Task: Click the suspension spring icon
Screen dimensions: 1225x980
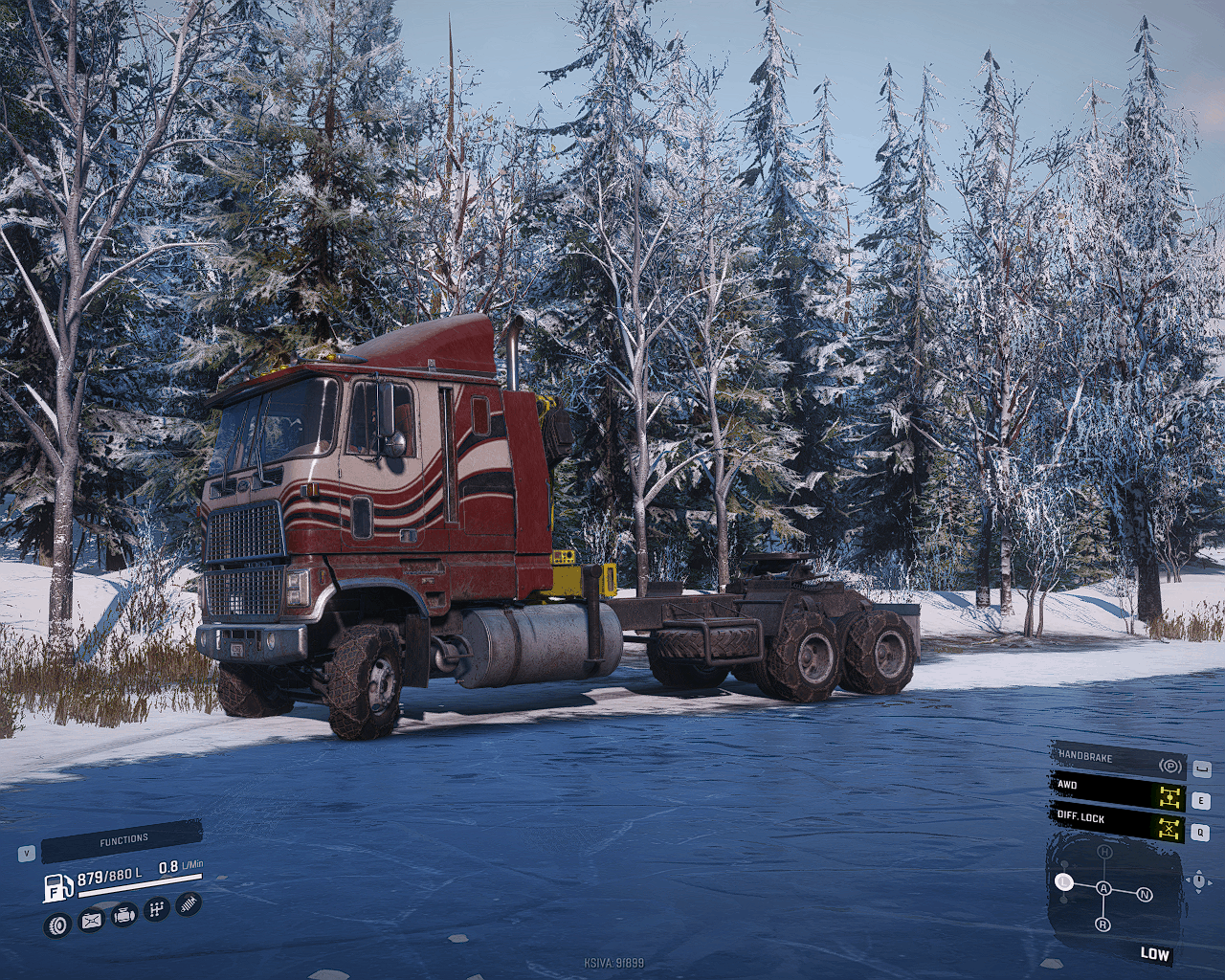Action: [189, 902]
